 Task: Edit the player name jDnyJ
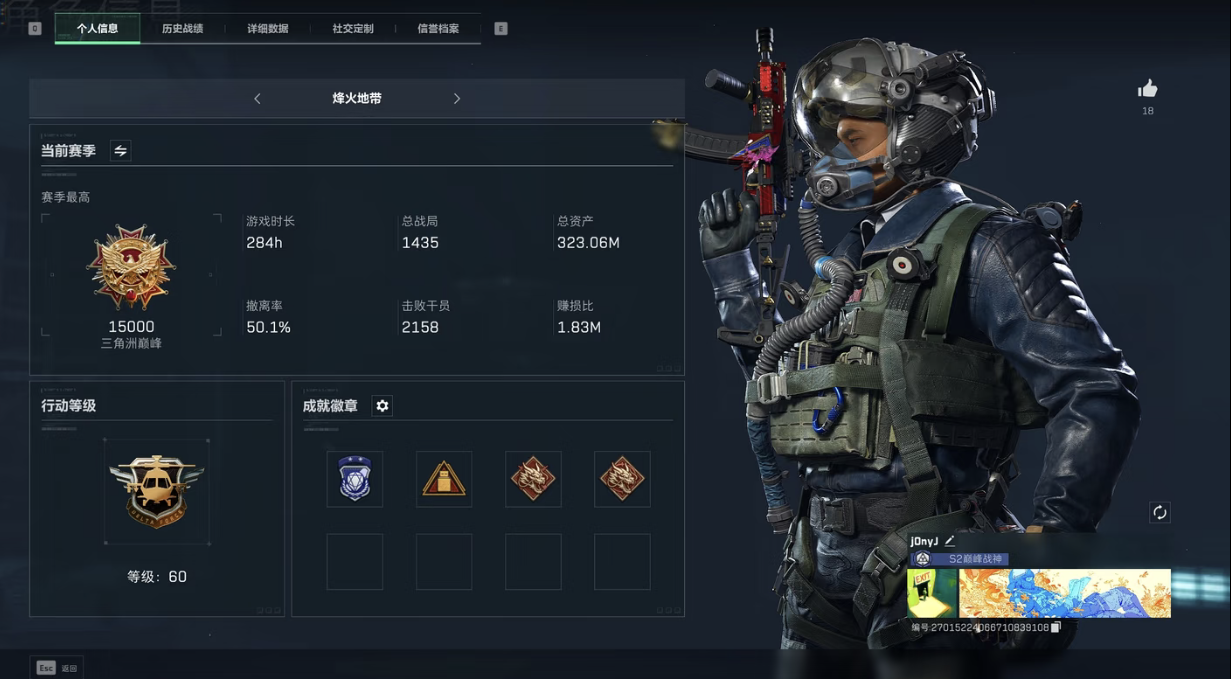point(950,541)
